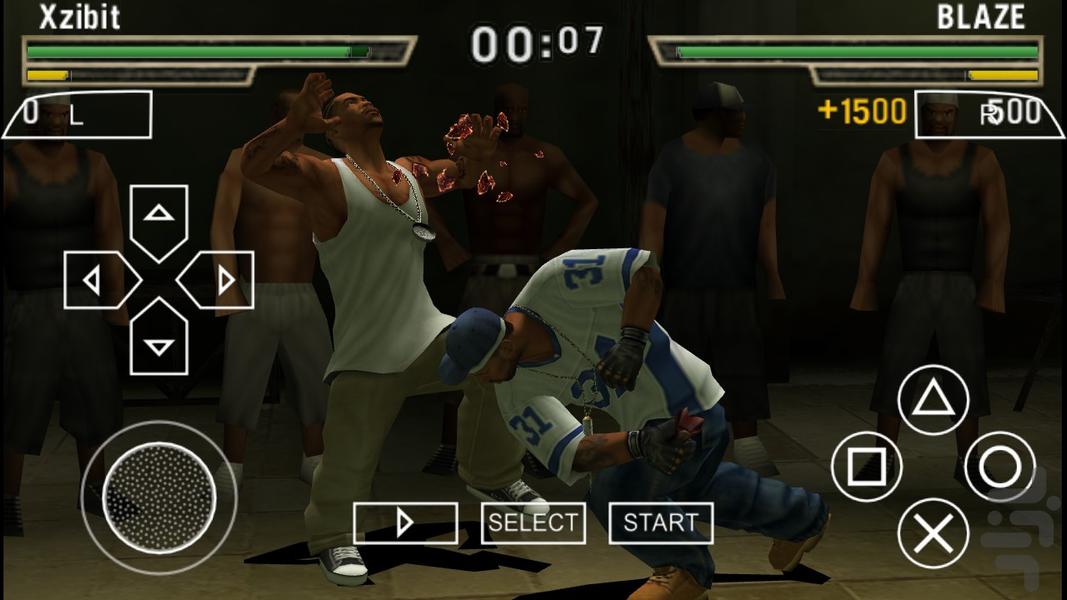Tap the cross action button
Image resolution: width=1067 pixels, height=600 pixels.
click(x=933, y=533)
